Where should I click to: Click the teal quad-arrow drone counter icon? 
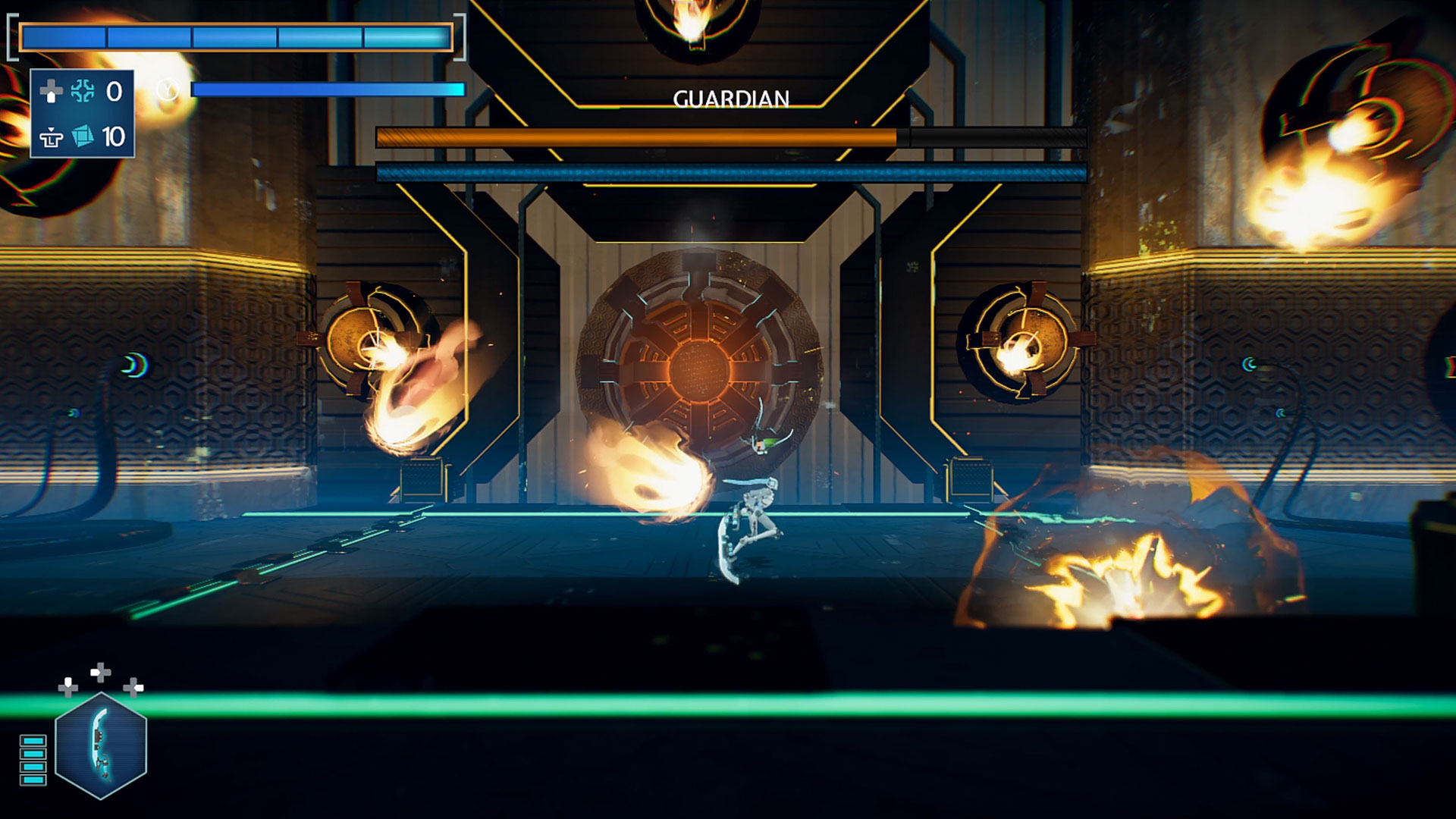point(81,92)
